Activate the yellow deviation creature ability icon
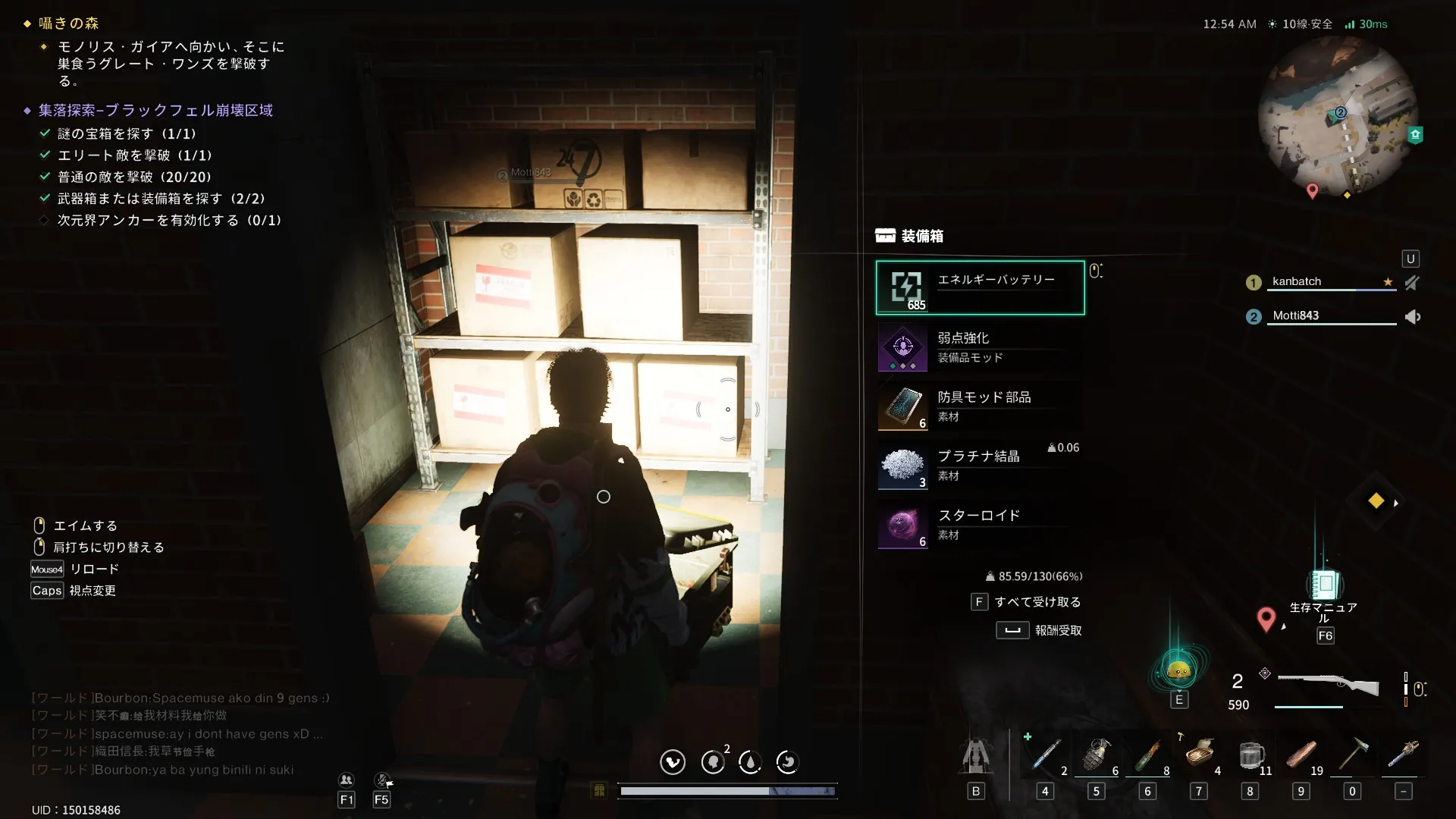 pos(1178,670)
